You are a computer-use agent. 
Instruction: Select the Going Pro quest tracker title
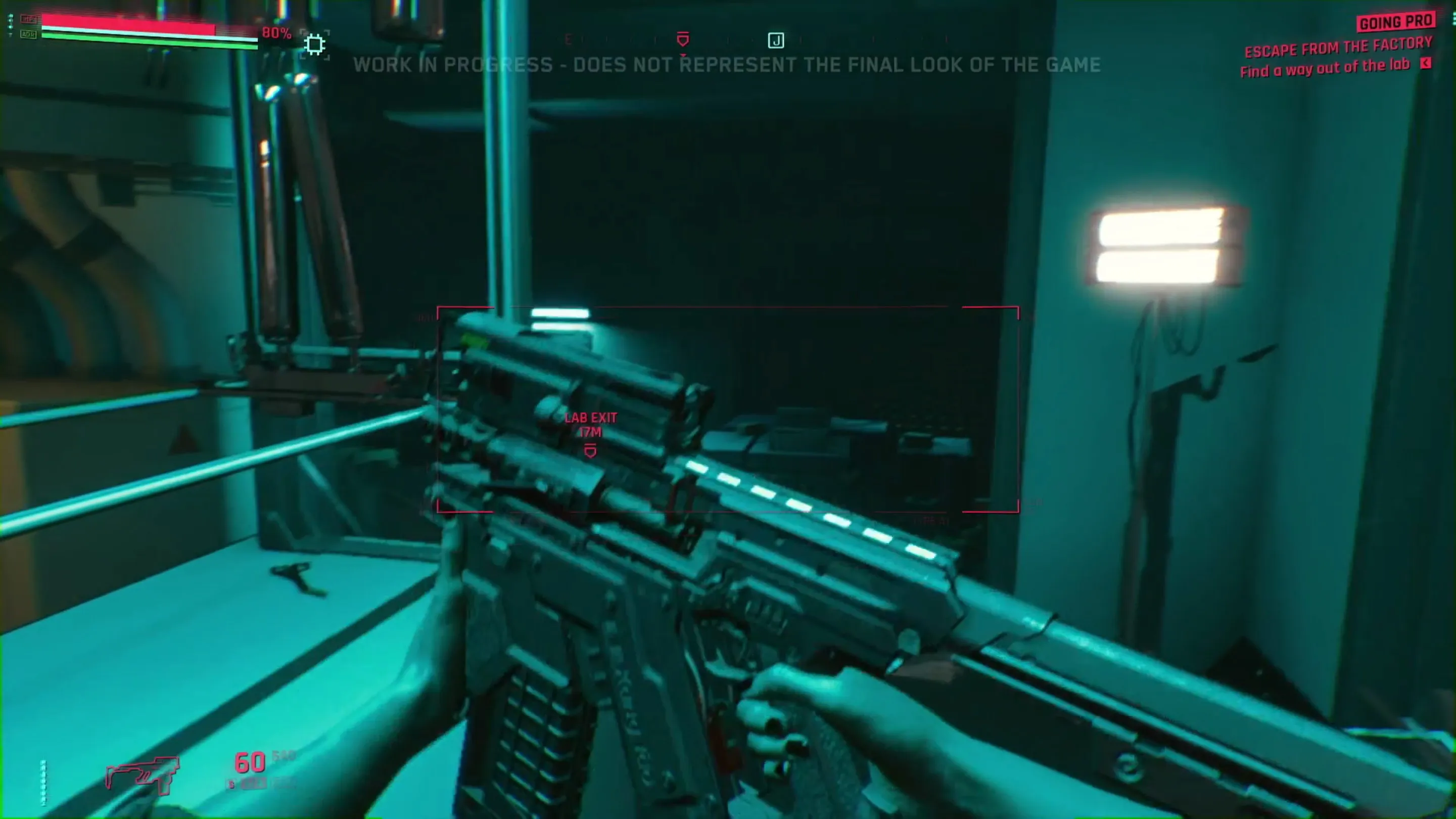1395,23
